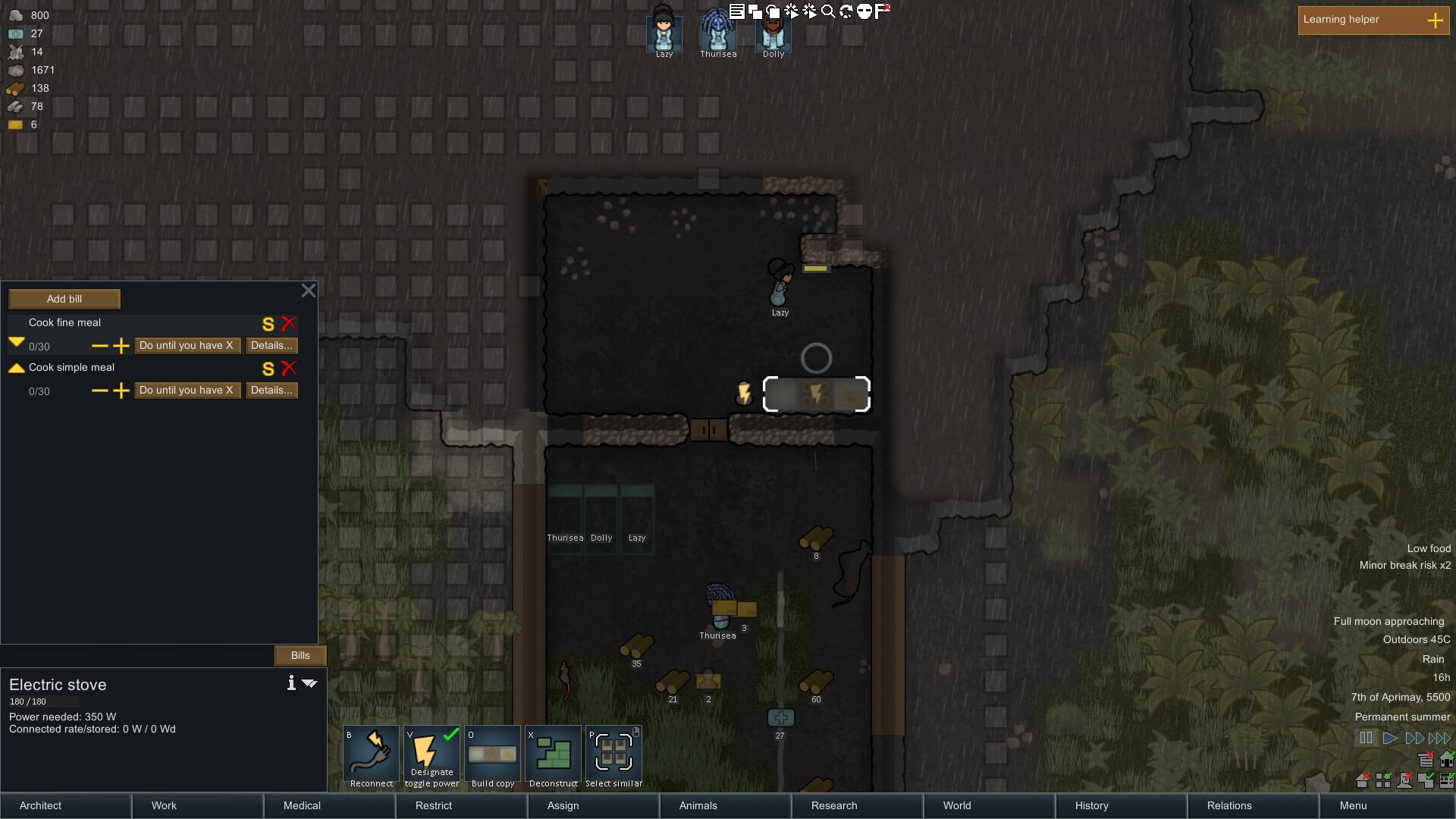1456x819 pixels.
Task: Deconstruct the selected electric stove
Action: tap(554, 756)
